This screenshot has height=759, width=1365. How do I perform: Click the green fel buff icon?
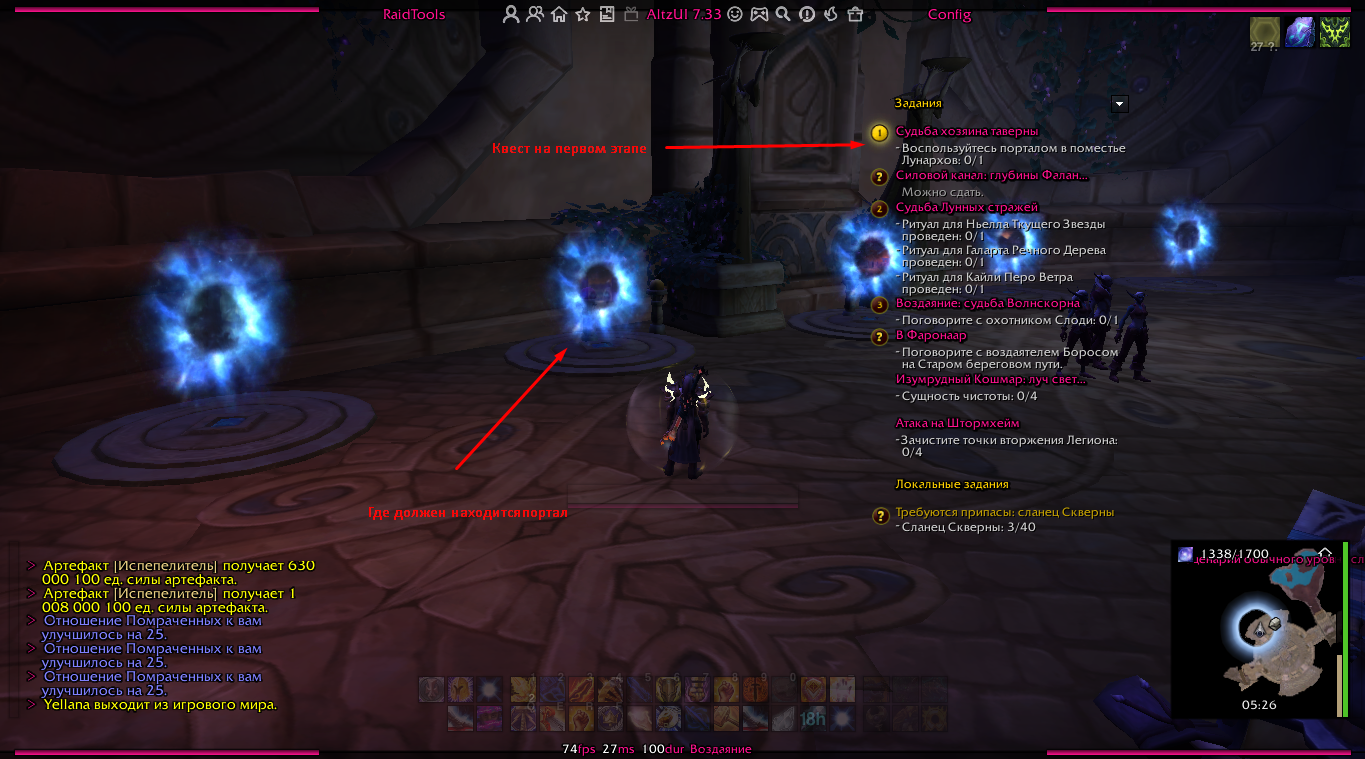point(1335,33)
